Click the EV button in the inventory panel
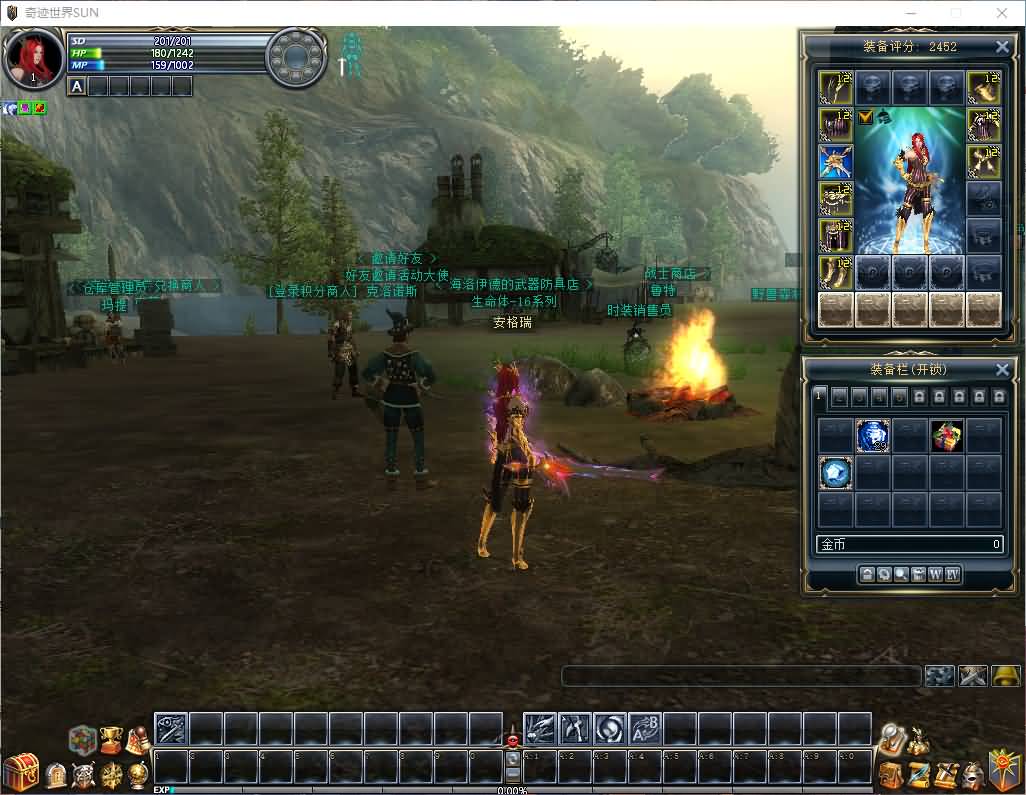Viewport: 1026px width, 795px height. pyautogui.click(x=953, y=574)
